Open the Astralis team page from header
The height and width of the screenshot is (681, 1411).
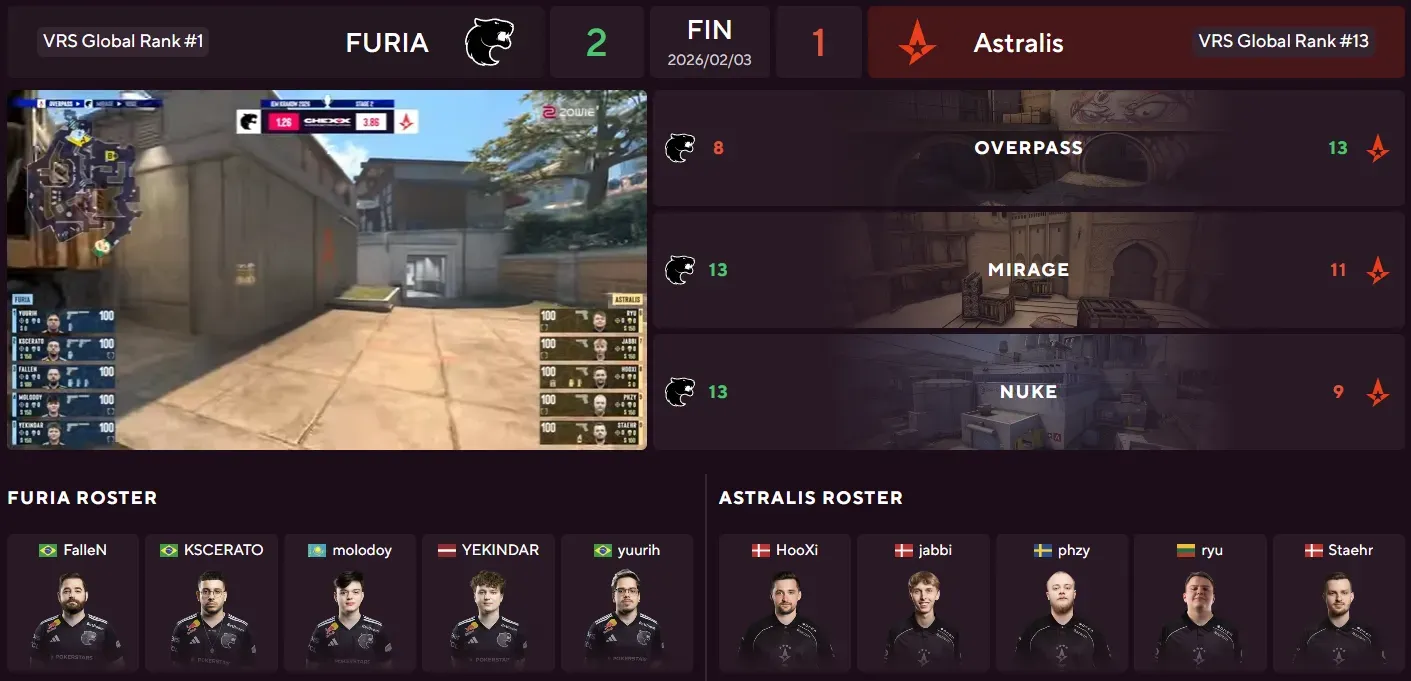tap(1018, 43)
